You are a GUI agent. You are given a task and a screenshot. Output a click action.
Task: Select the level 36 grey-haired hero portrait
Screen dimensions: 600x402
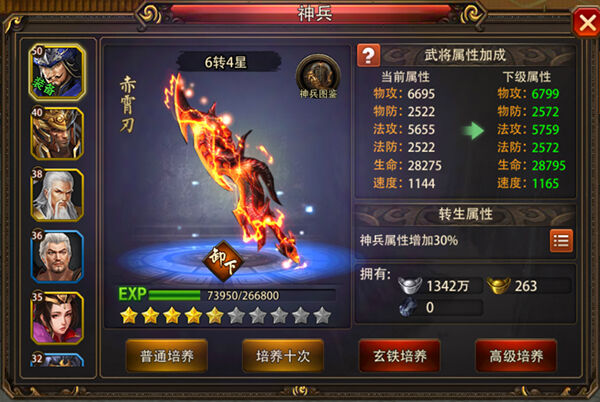(58, 257)
